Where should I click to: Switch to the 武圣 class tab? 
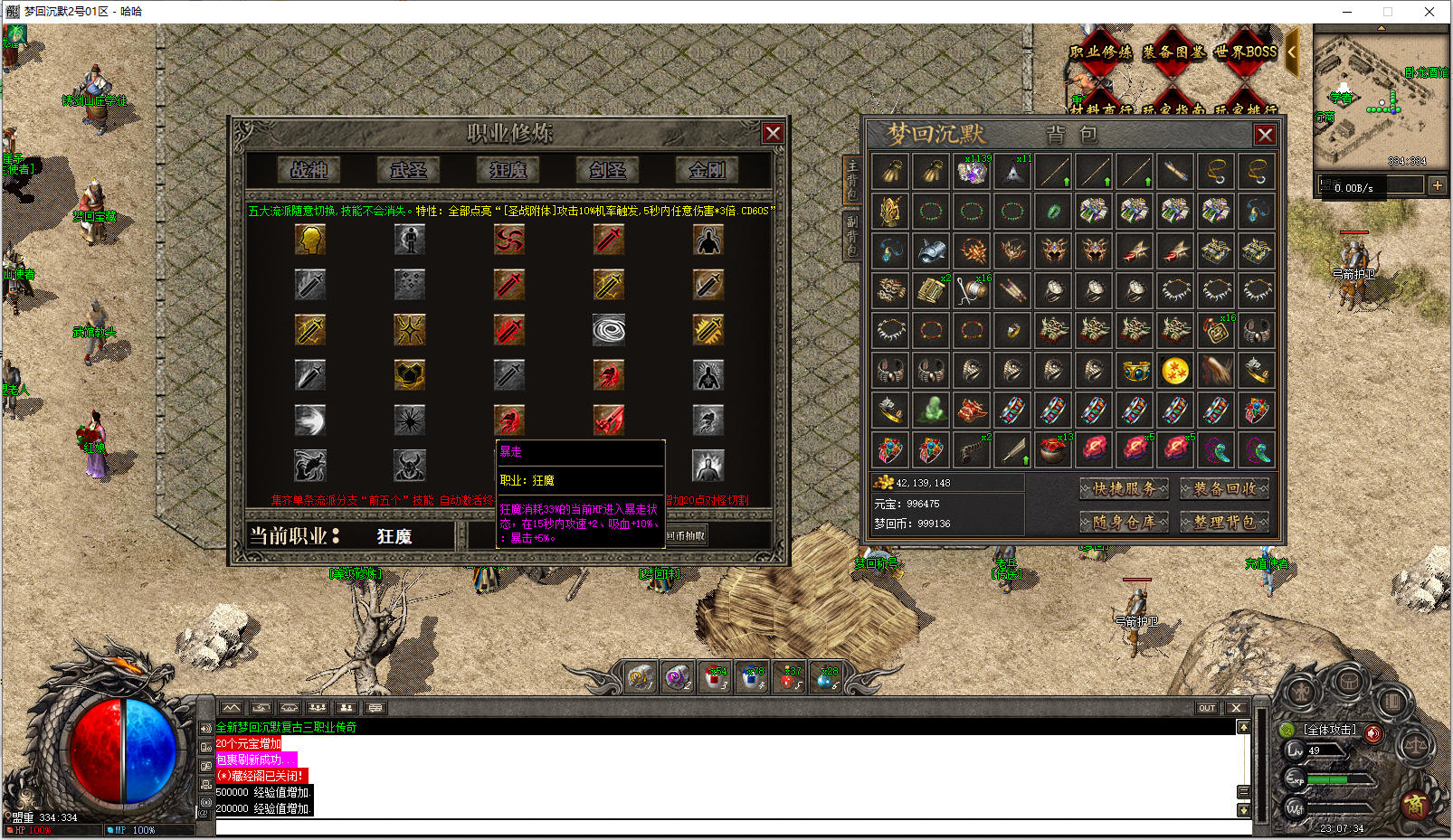click(x=408, y=169)
